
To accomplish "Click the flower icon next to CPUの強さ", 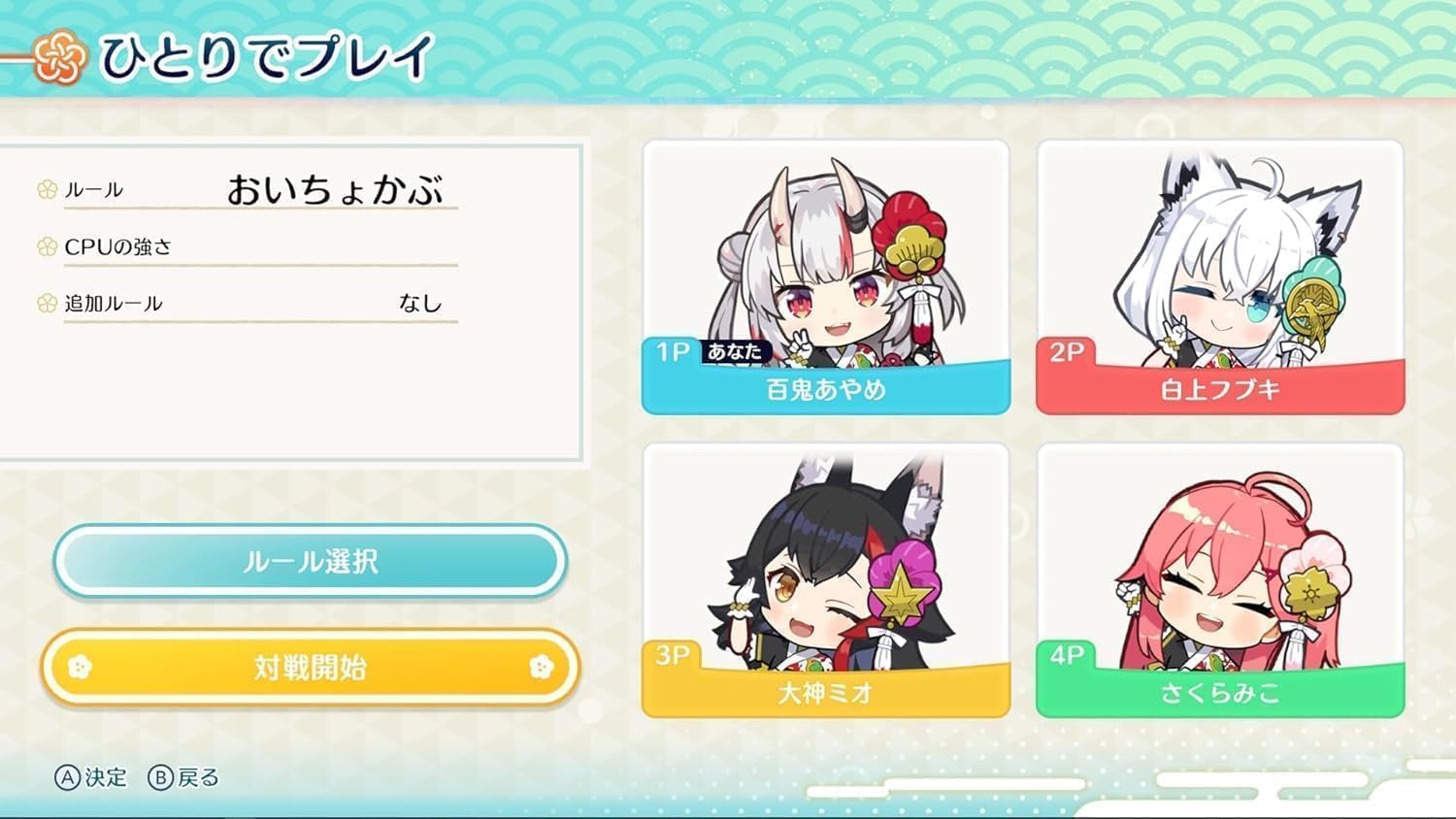I will 45,246.
